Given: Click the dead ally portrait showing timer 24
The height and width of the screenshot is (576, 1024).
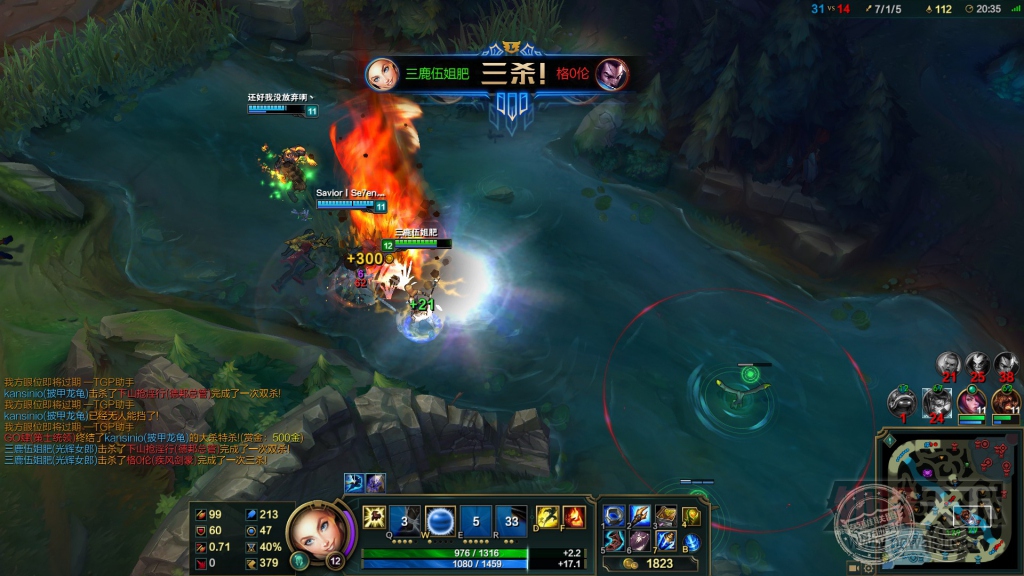Looking at the screenshot, I should click(937, 401).
